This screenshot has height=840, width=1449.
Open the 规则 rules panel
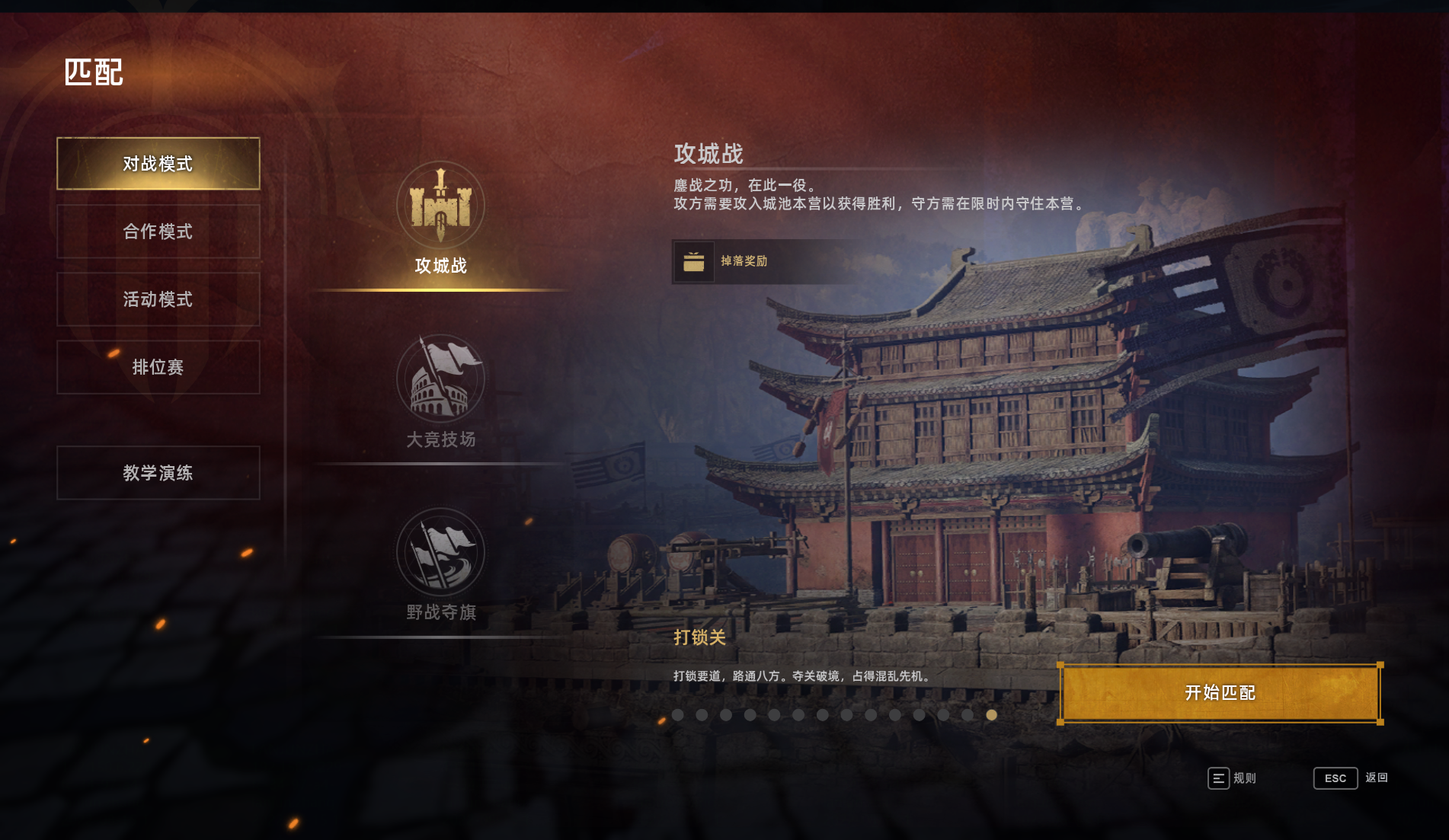click(x=1231, y=778)
